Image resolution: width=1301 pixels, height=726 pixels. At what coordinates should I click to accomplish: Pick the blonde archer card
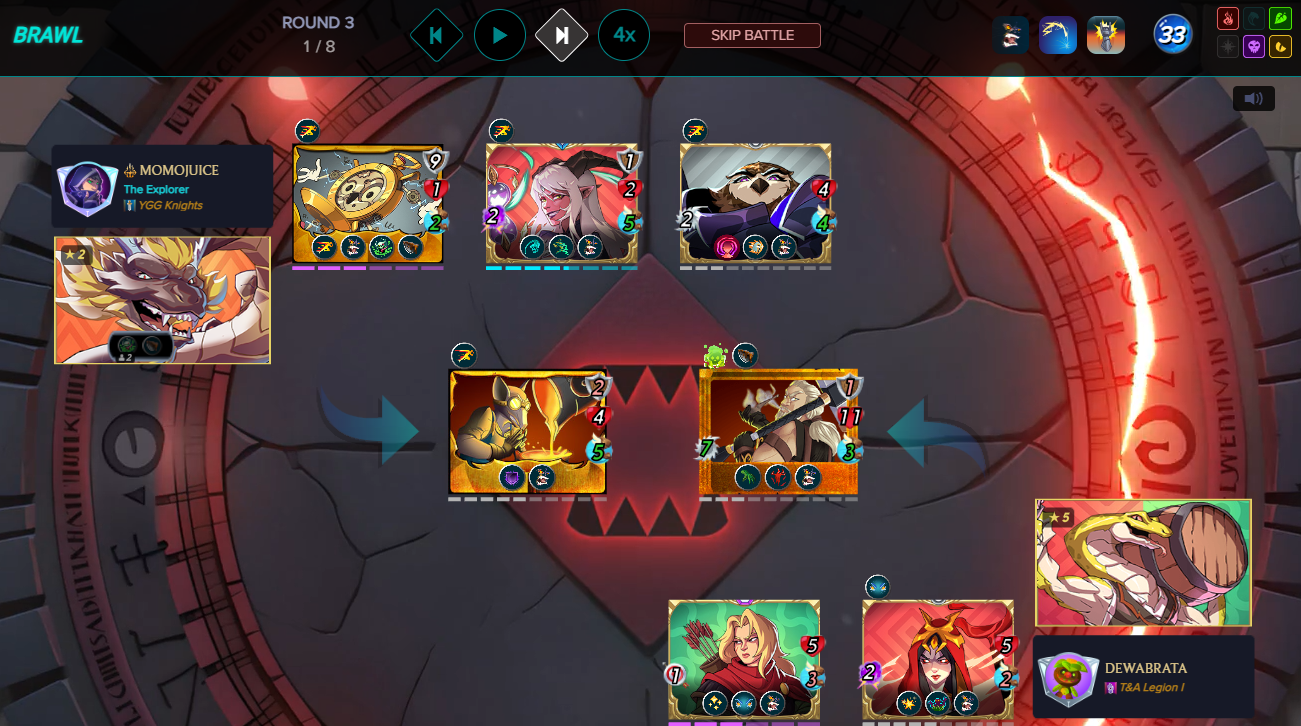744,660
